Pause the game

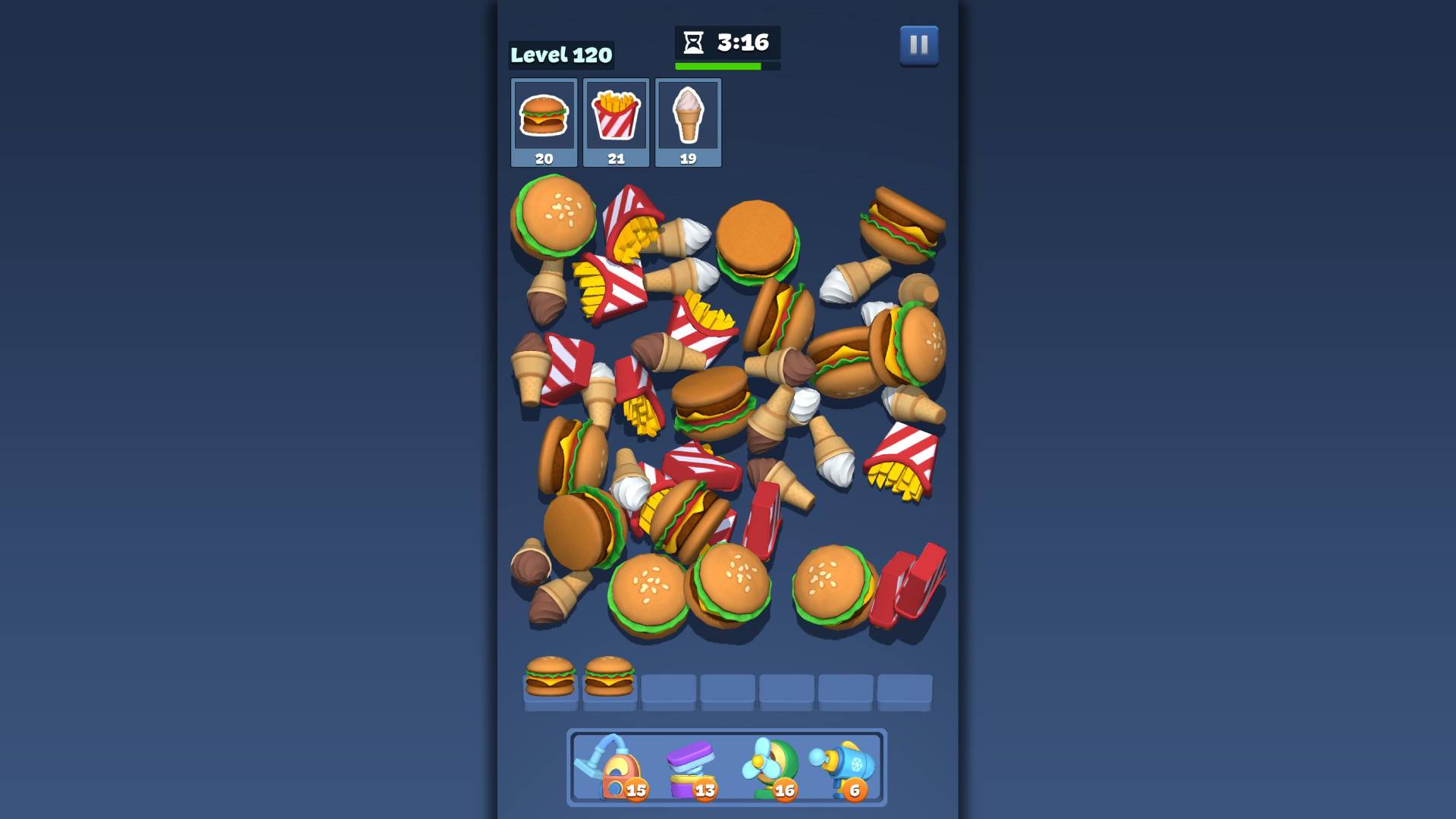coord(918,47)
